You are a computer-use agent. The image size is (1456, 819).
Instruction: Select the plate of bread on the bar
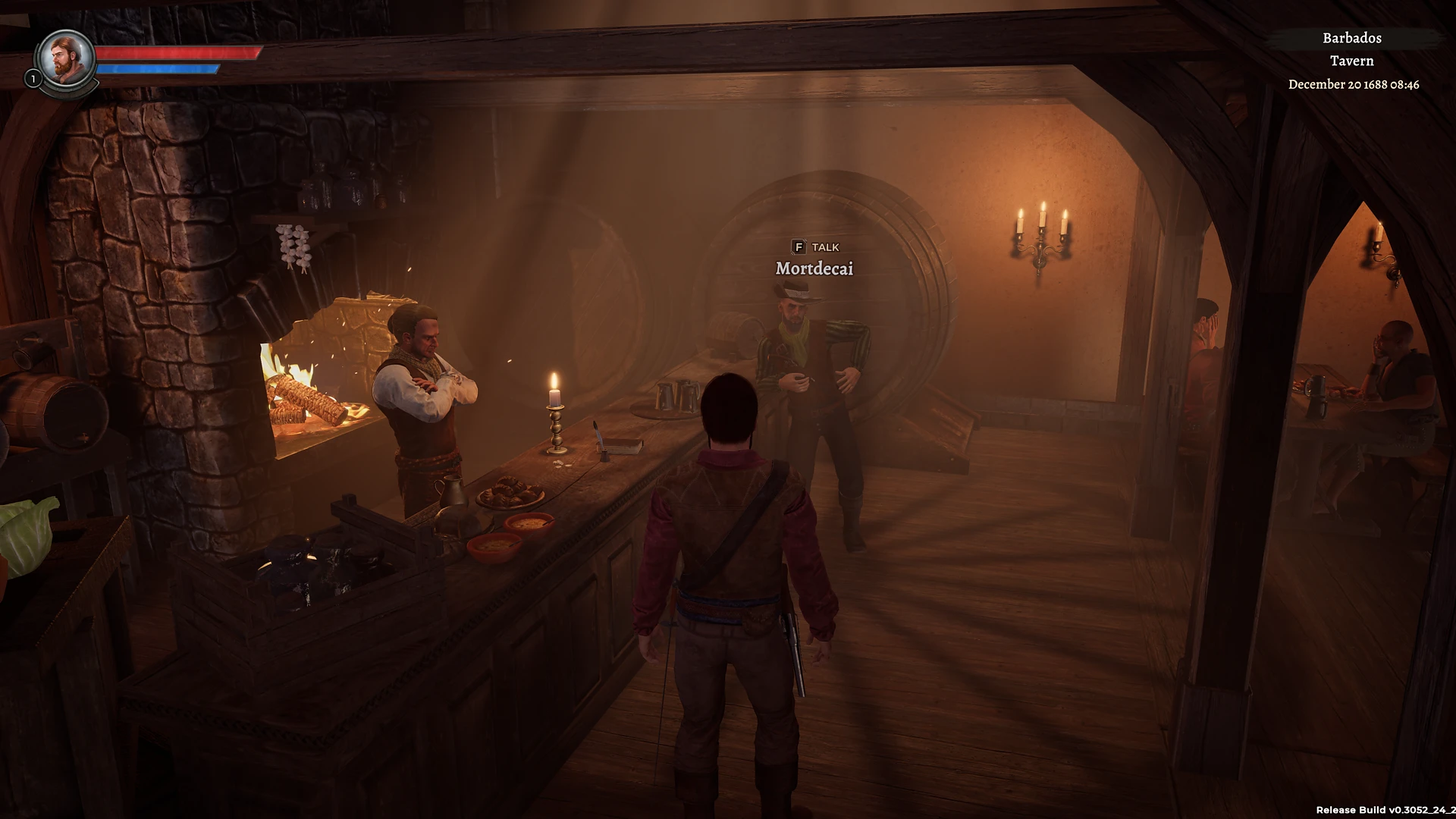click(510, 493)
